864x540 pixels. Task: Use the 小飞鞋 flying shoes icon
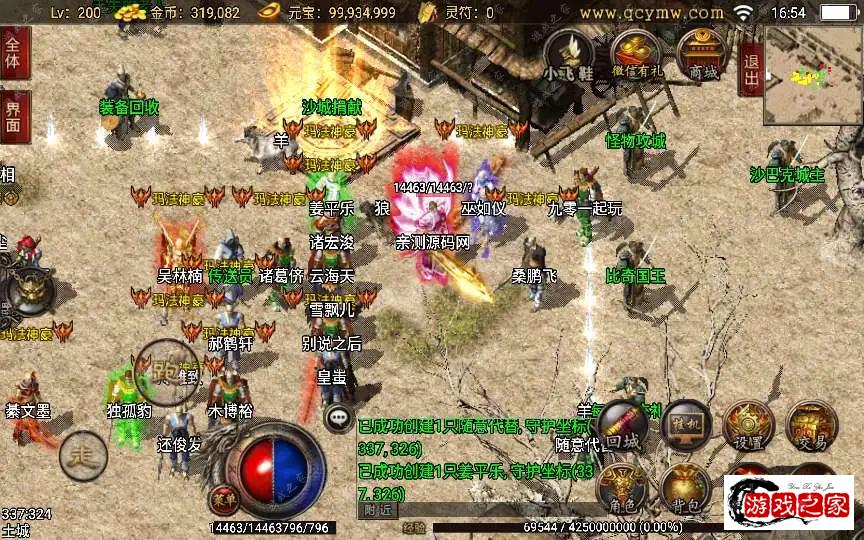(x=568, y=54)
